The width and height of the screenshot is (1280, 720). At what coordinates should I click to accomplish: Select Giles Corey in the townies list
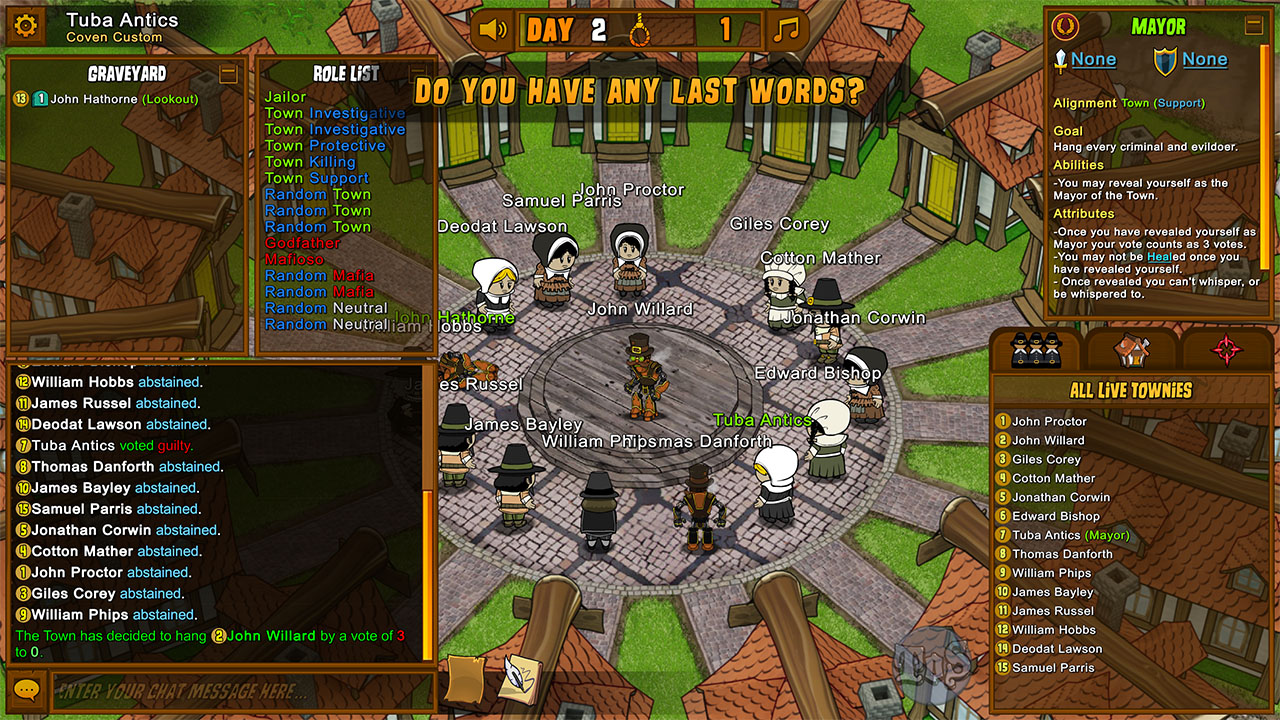tap(1046, 459)
